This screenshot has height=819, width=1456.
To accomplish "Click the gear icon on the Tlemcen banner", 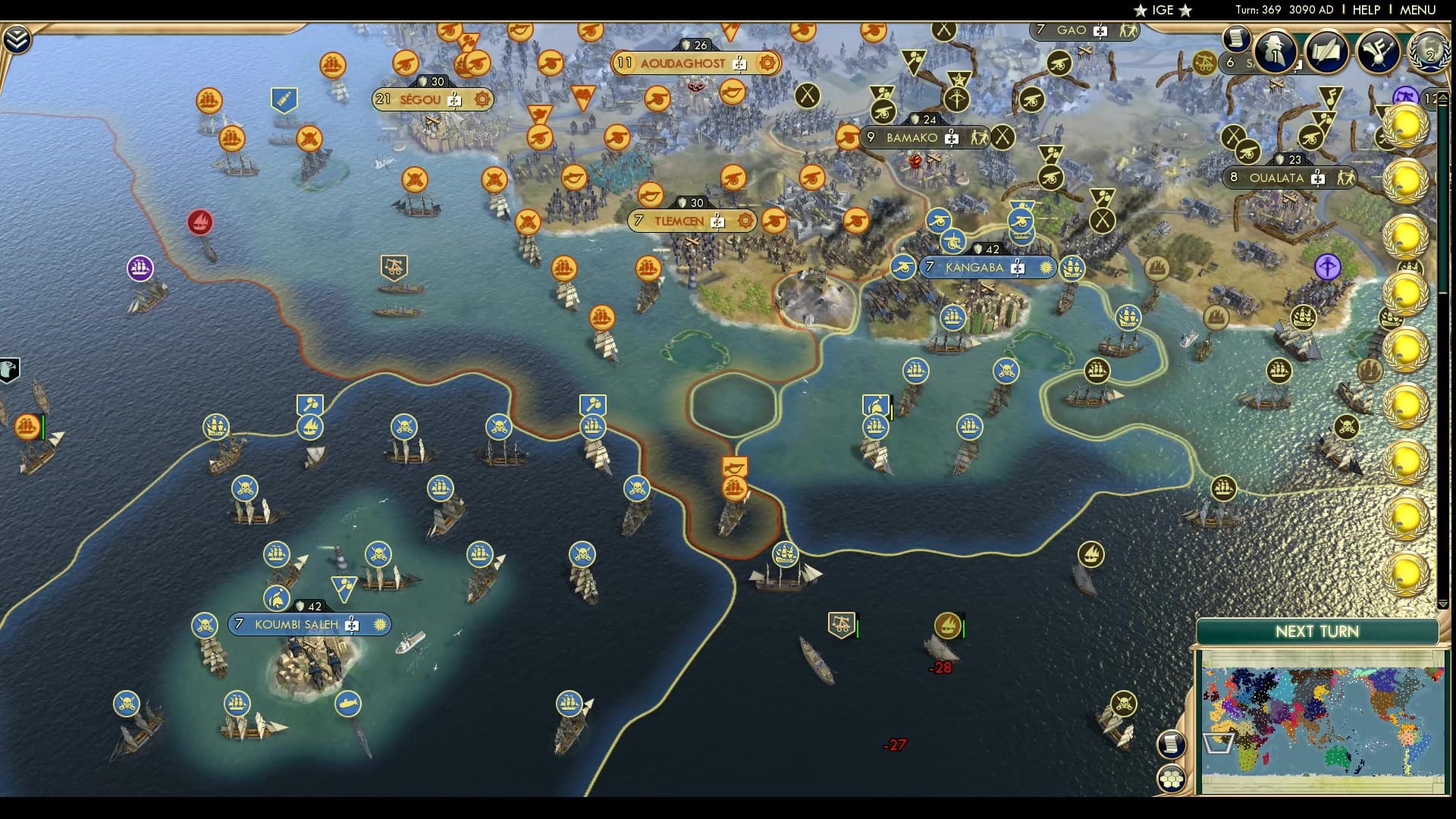I will [746, 221].
